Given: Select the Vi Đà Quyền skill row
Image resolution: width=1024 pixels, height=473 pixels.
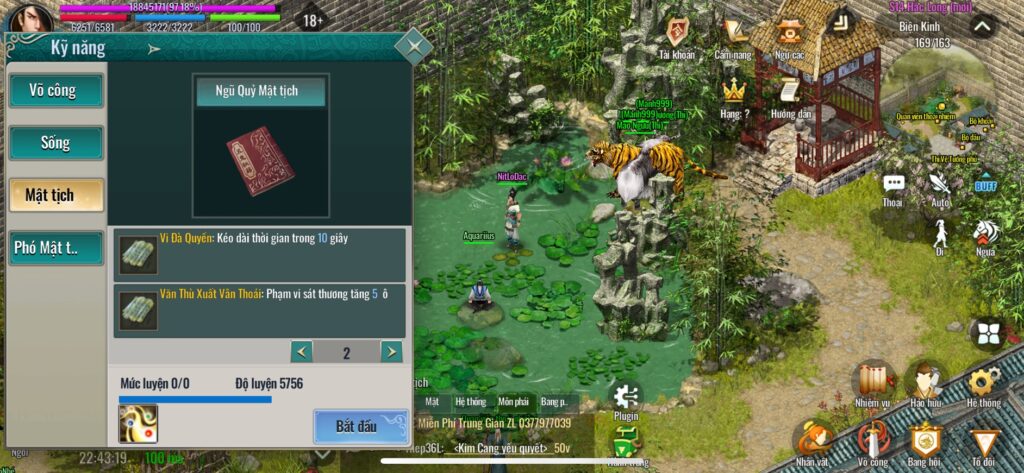Looking at the screenshot, I should tap(259, 255).
